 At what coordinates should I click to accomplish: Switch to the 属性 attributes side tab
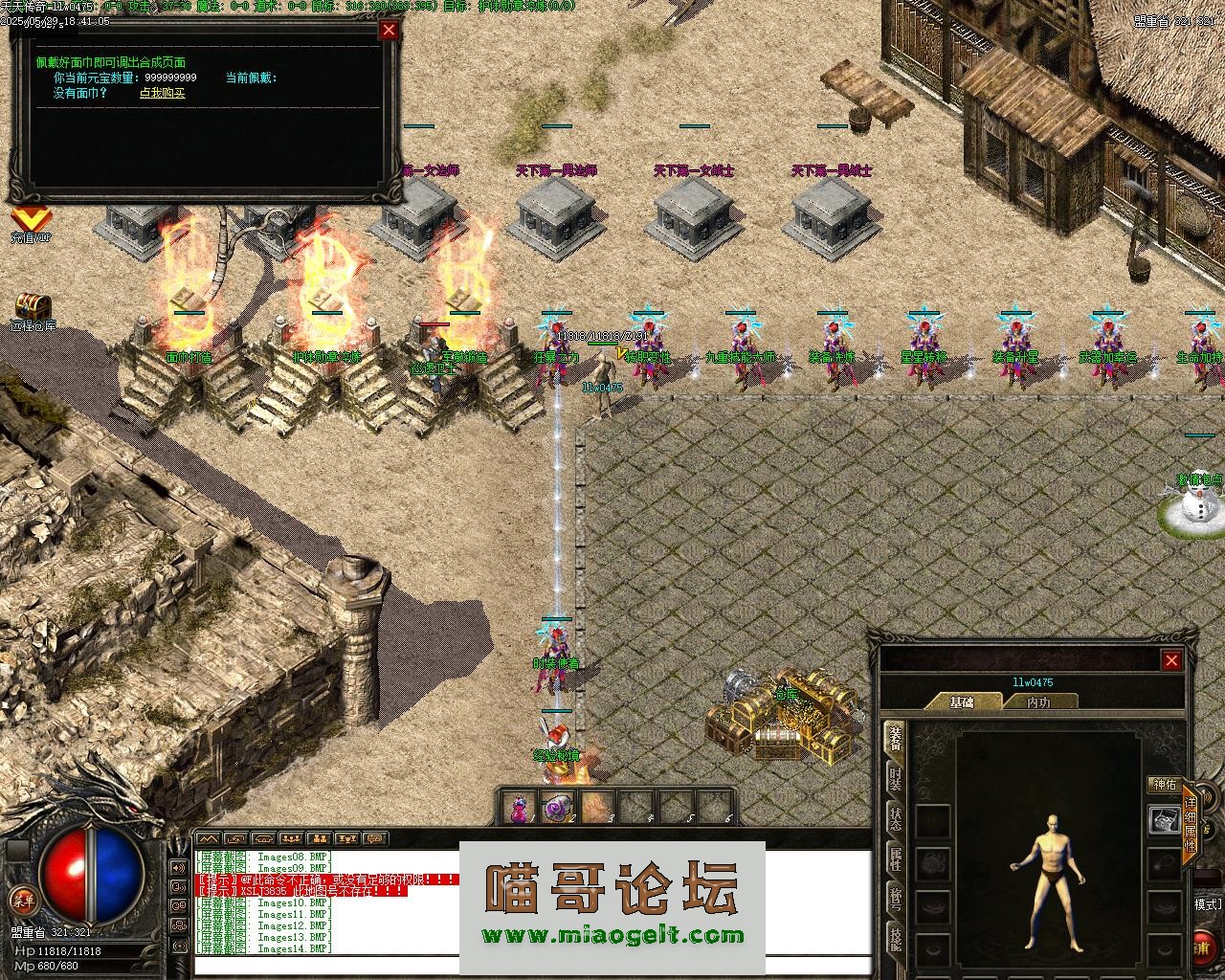click(x=895, y=858)
